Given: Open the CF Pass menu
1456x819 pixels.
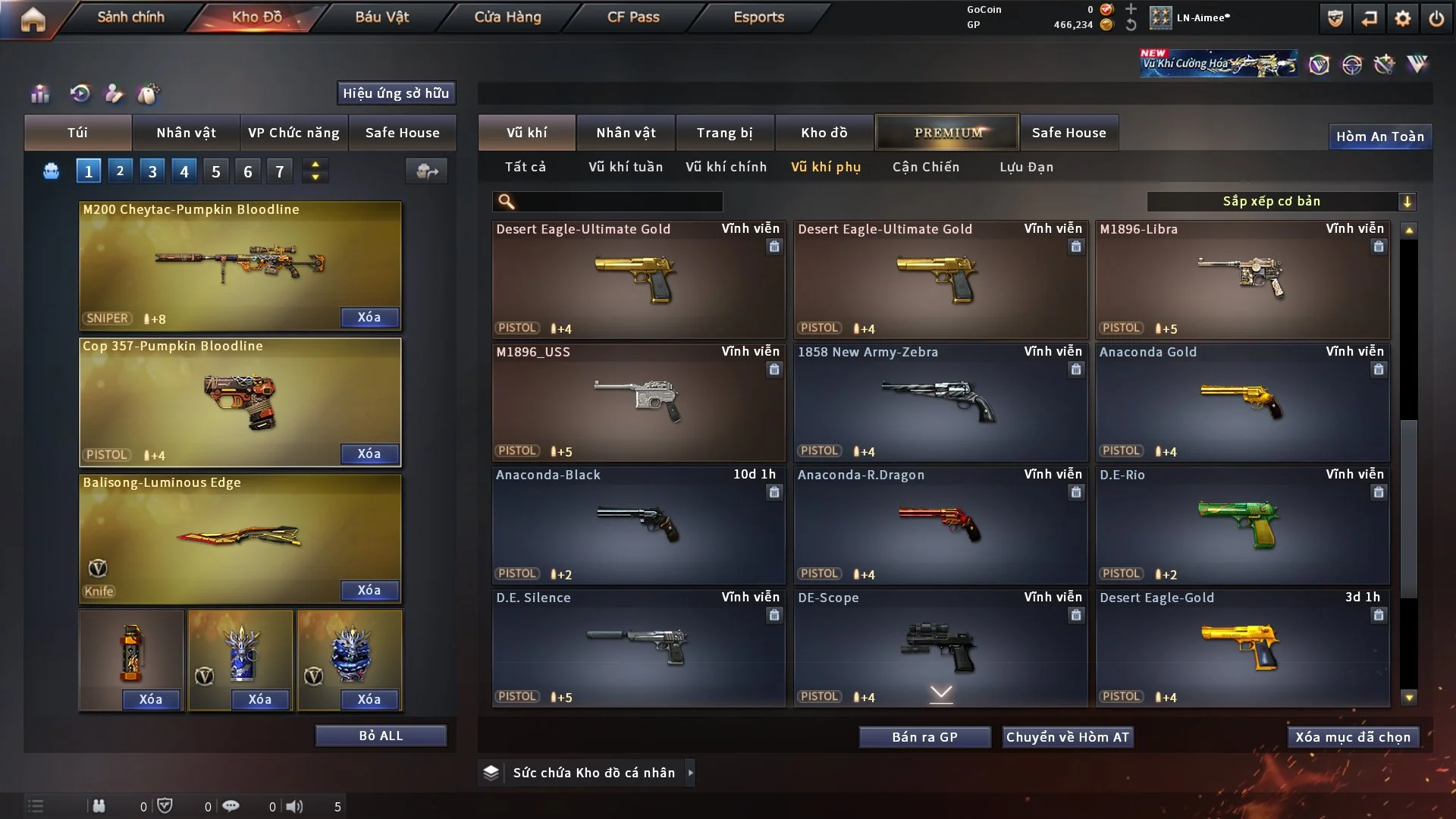Looking at the screenshot, I should pyautogui.click(x=633, y=17).
